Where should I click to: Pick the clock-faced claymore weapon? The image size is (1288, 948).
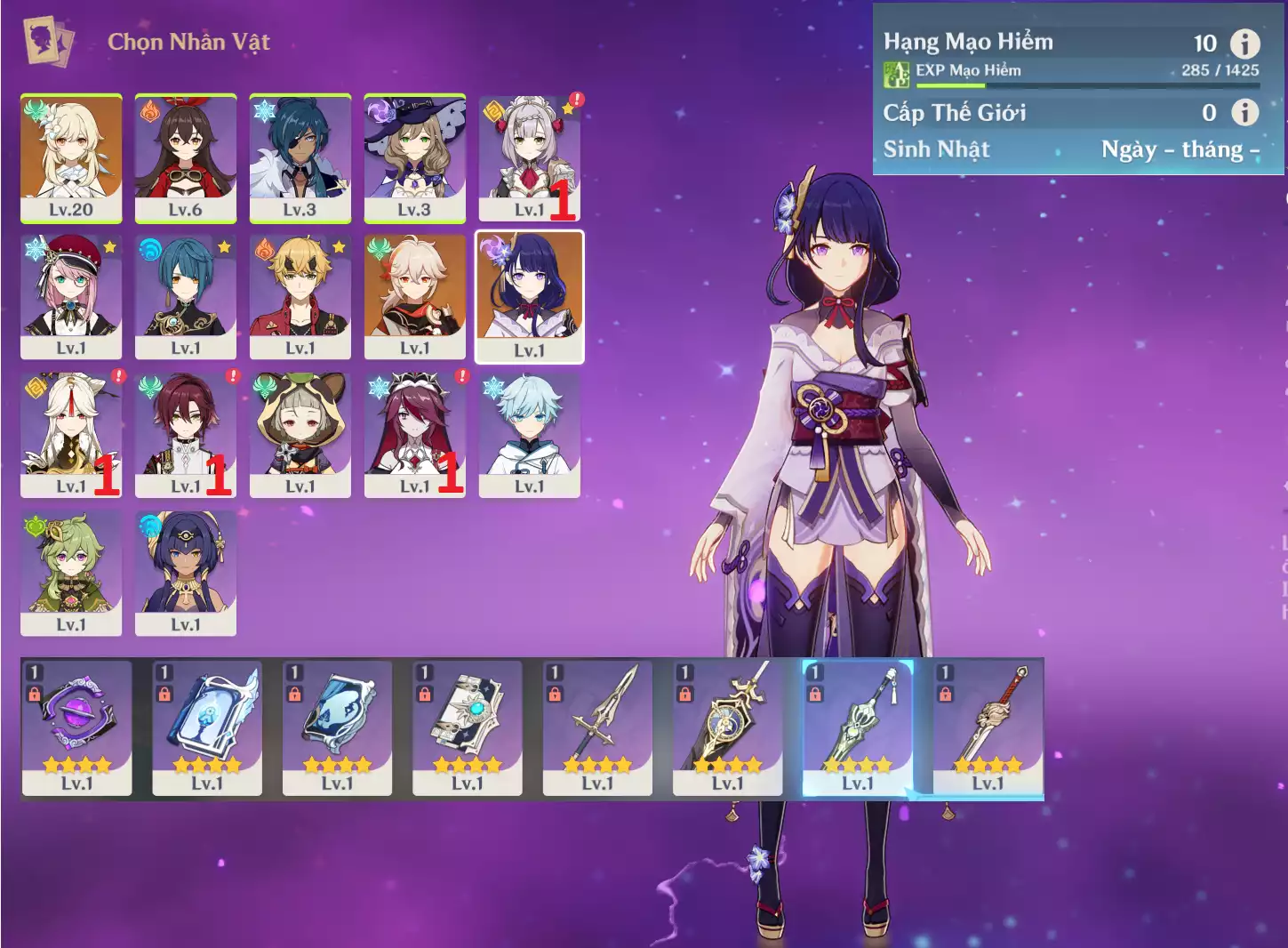click(x=728, y=727)
